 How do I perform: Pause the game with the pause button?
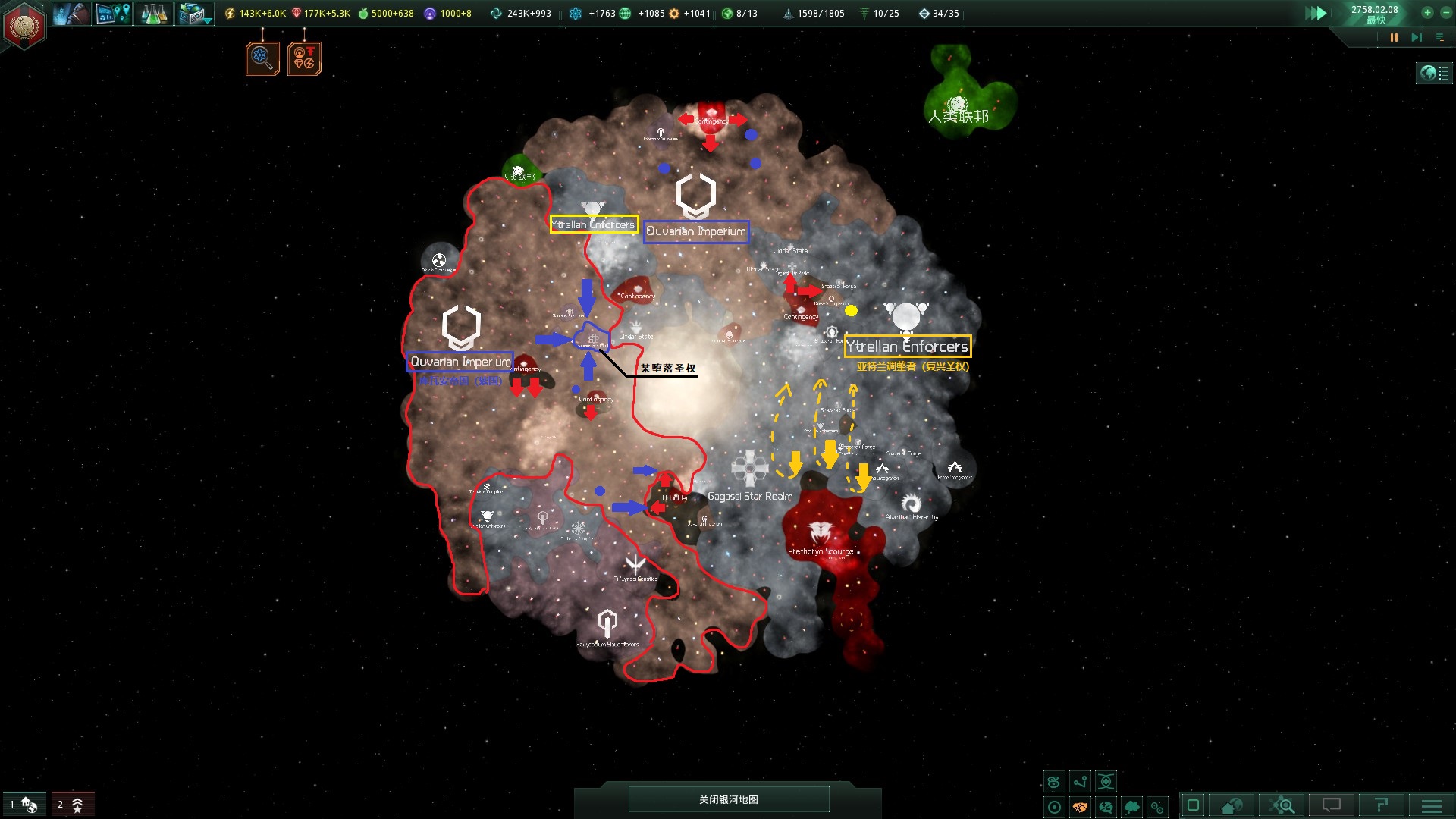(1395, 37)
